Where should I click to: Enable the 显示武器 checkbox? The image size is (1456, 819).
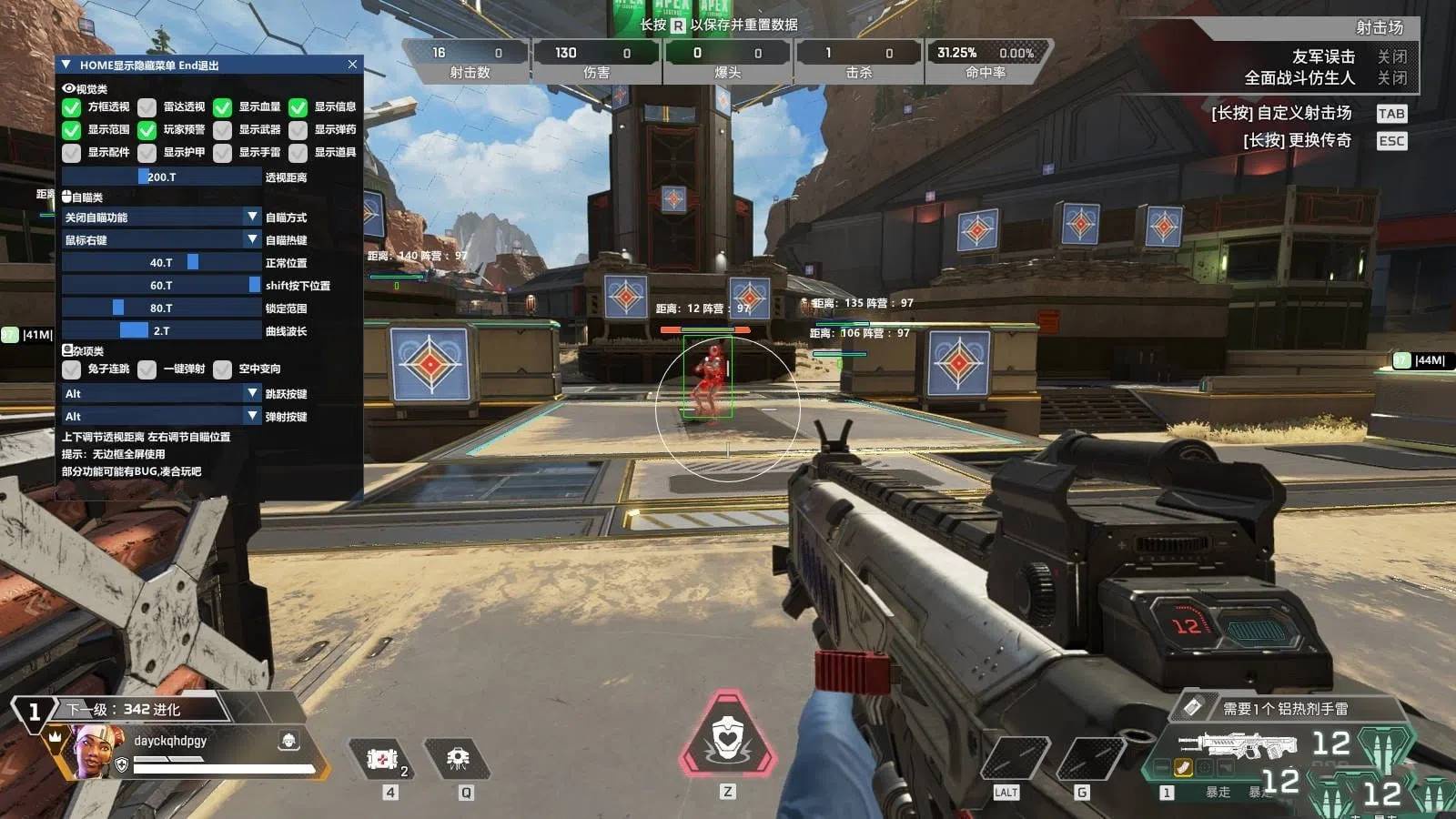click(x=223, y=130)
